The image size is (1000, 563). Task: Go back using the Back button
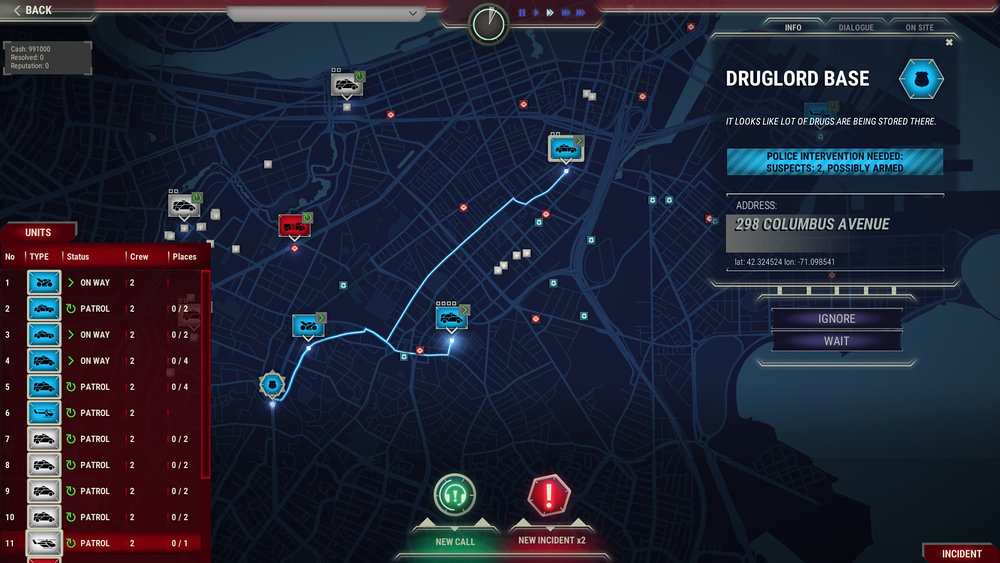click(x=33, y=10)
